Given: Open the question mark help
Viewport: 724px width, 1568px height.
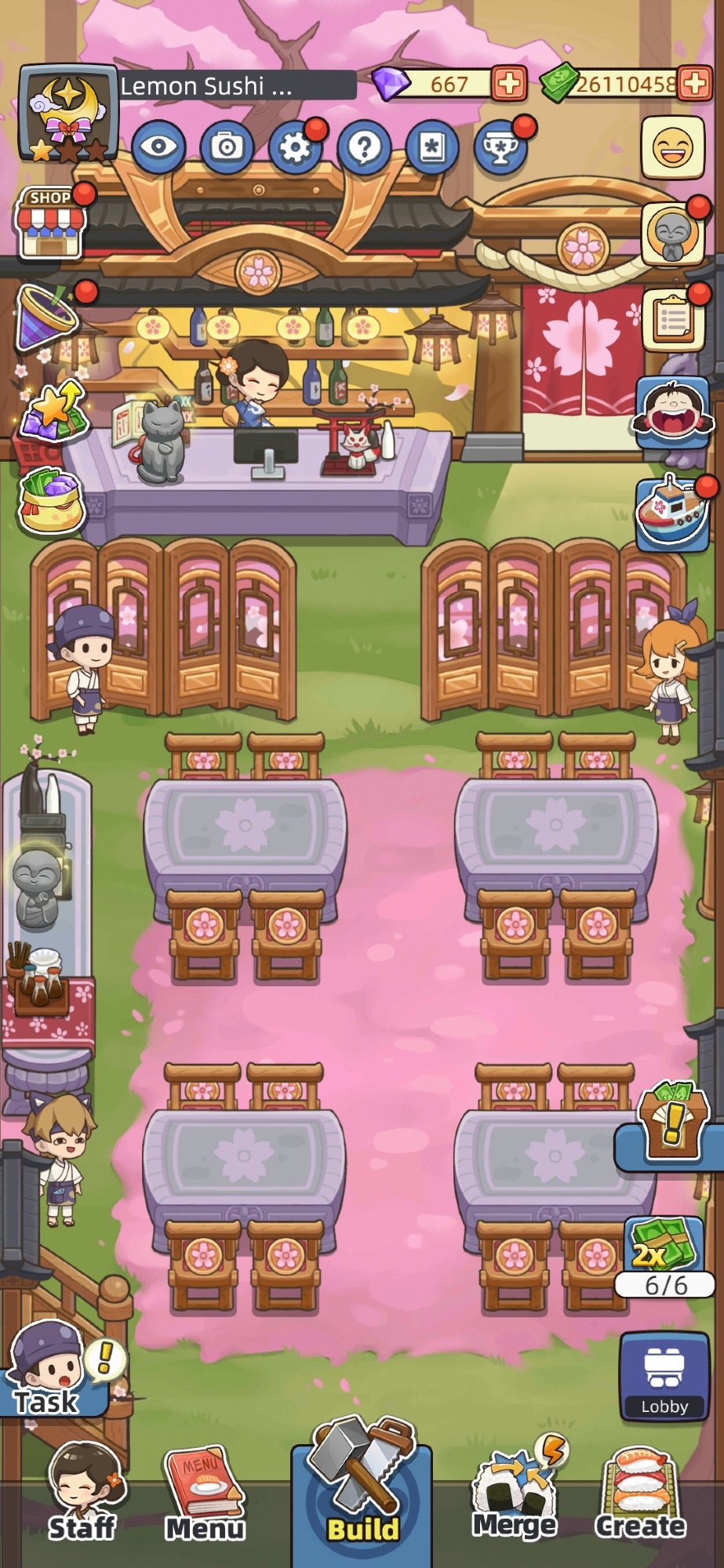Looking at the screenshot, I should click(x=364, y=146).
